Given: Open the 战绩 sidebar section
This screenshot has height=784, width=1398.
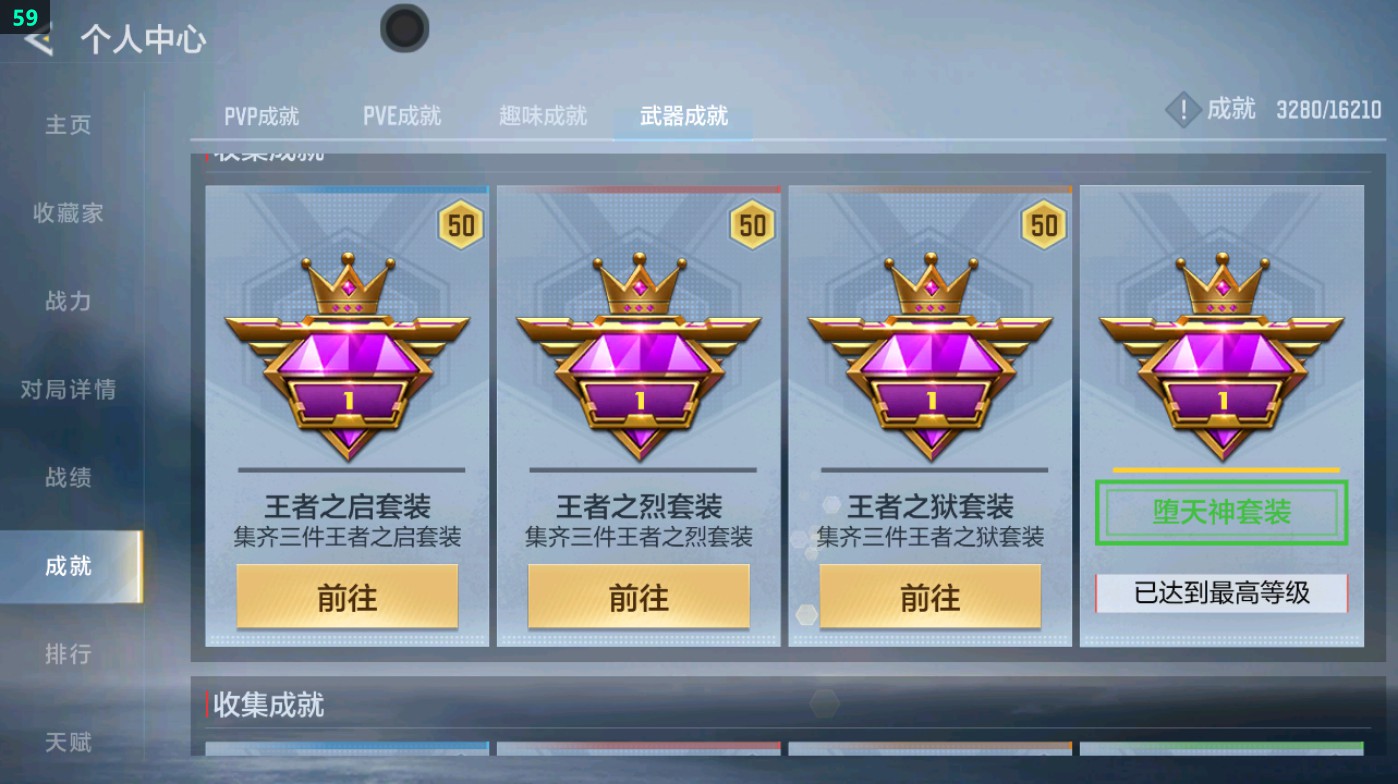Looking at the screenshot, I should pyautogui.click(x=66, y=479).
